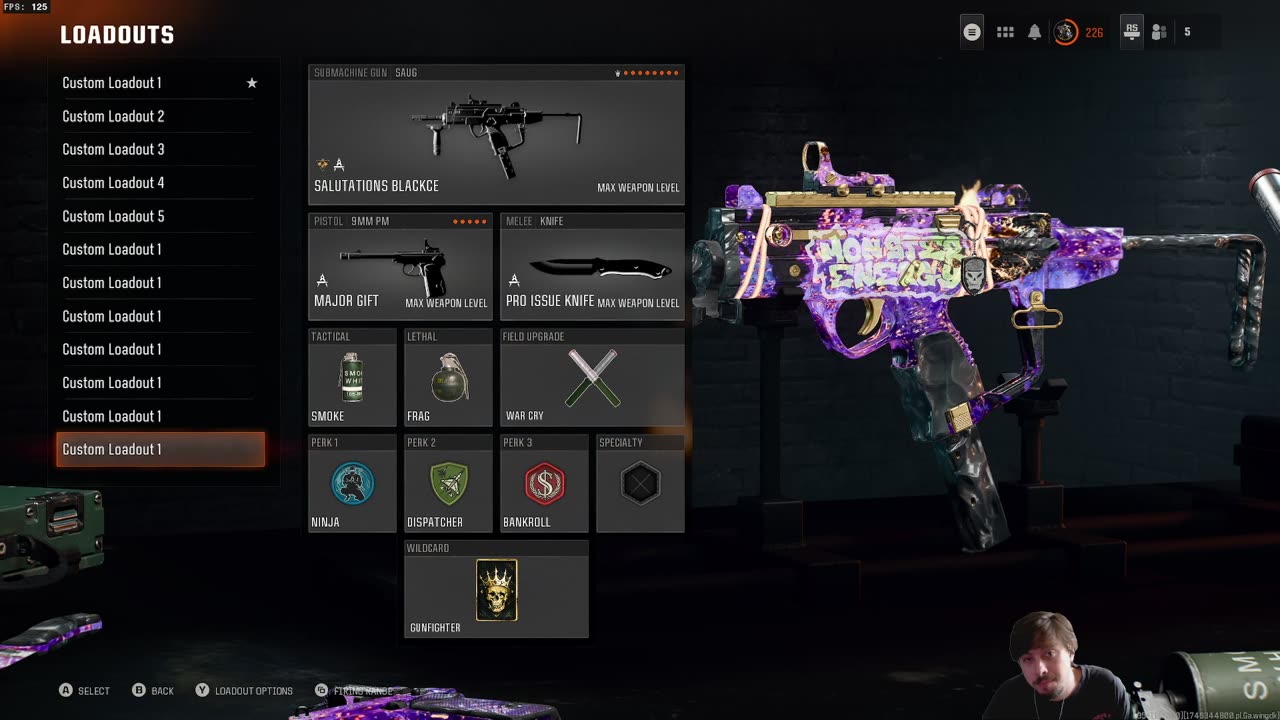Open the Pro Issue Knife melee slot
Viewport: 1280px width, 720px height.
pyautogui.click(x=592, y=266)
